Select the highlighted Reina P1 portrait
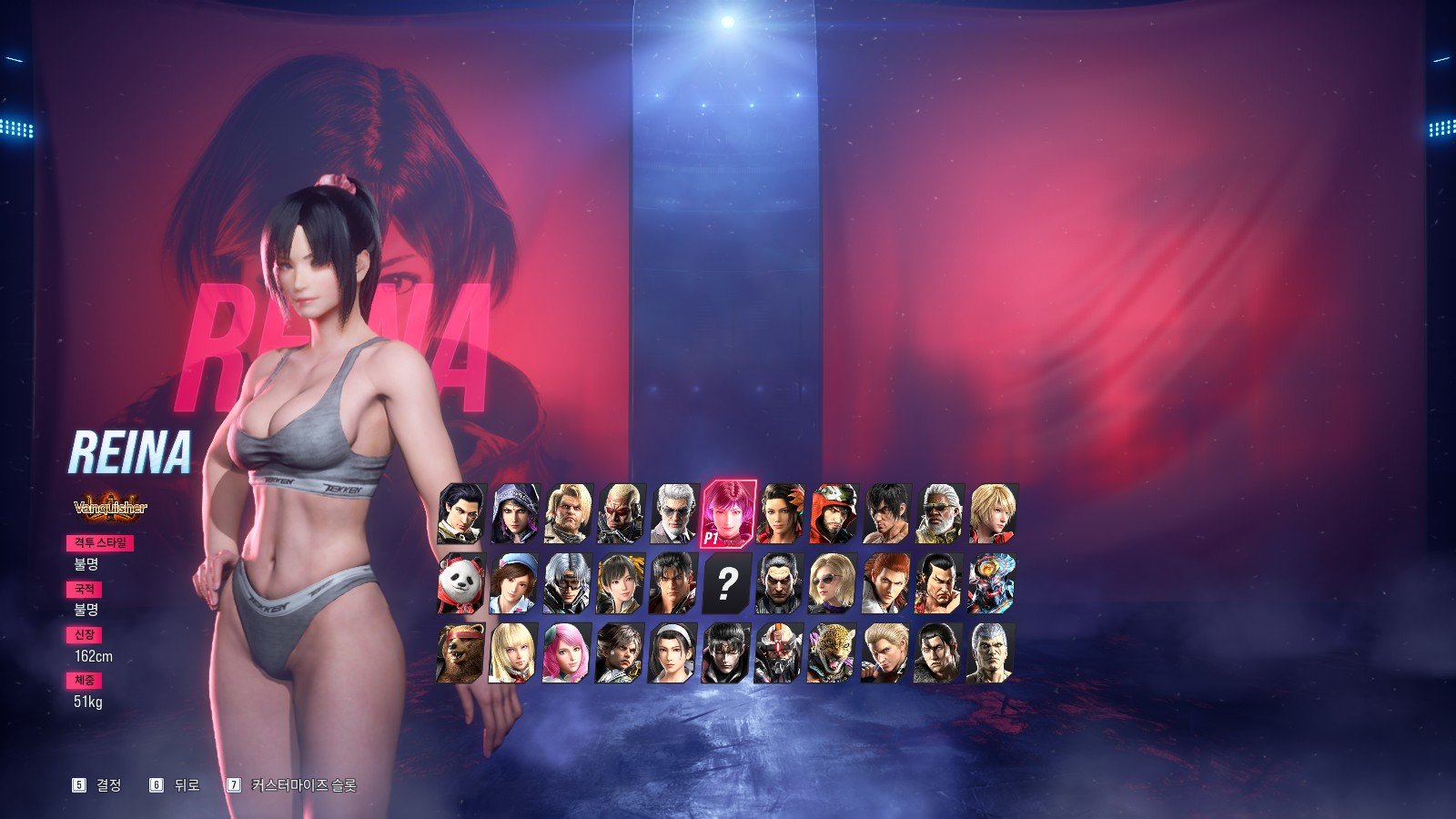The width and height of the screenshot is (1456, 819). point(728,514)
